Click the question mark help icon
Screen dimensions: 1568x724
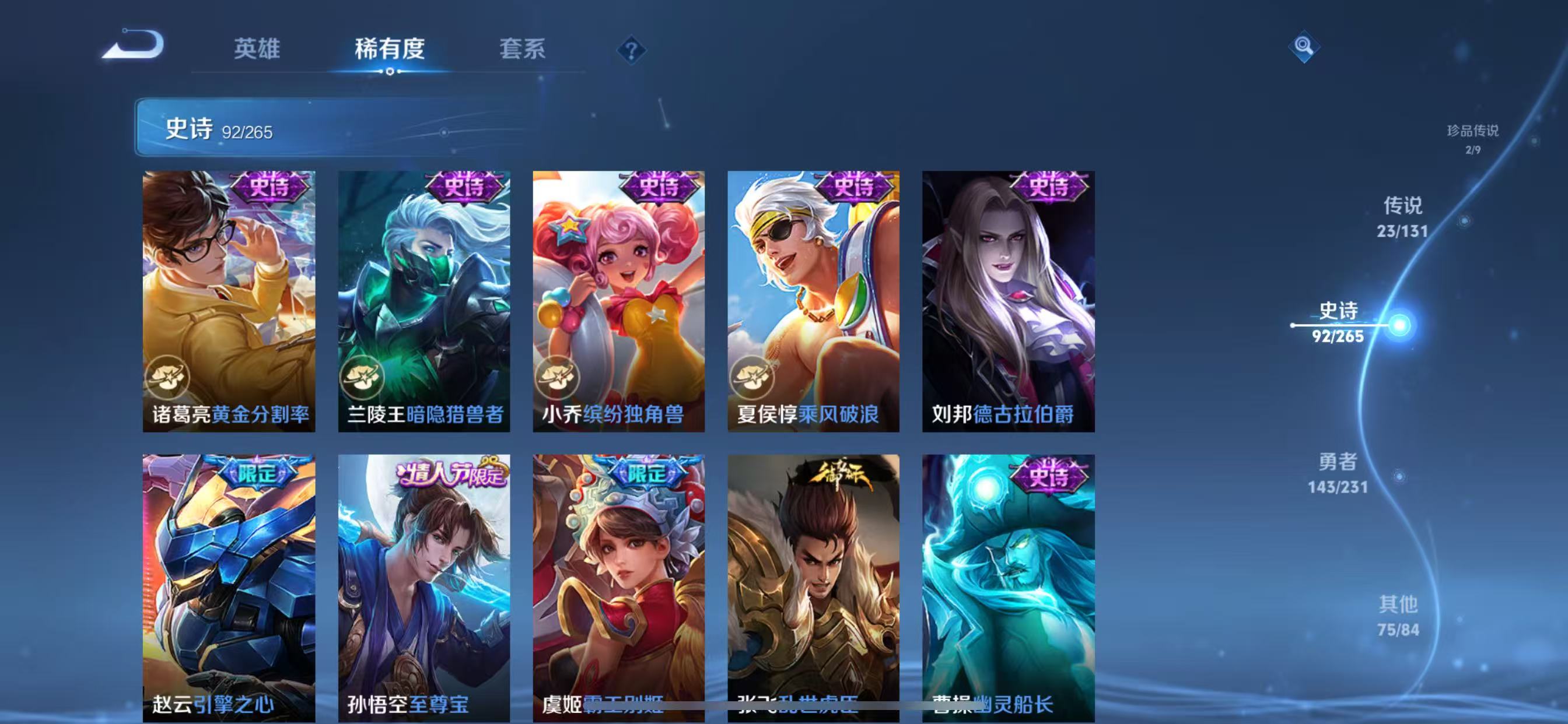tap(632, 51)
